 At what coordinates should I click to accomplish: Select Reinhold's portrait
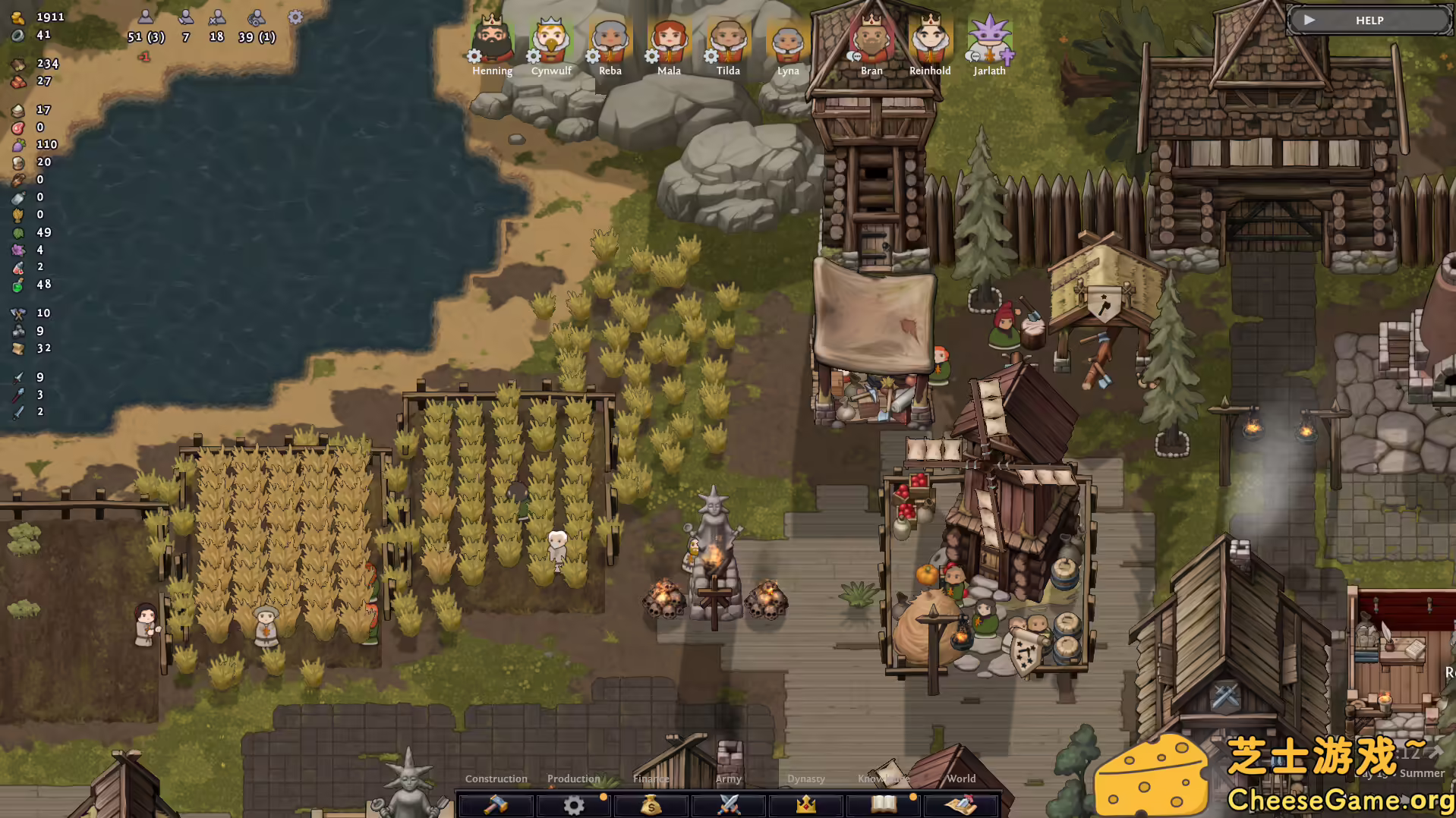[x=930, y=41]
